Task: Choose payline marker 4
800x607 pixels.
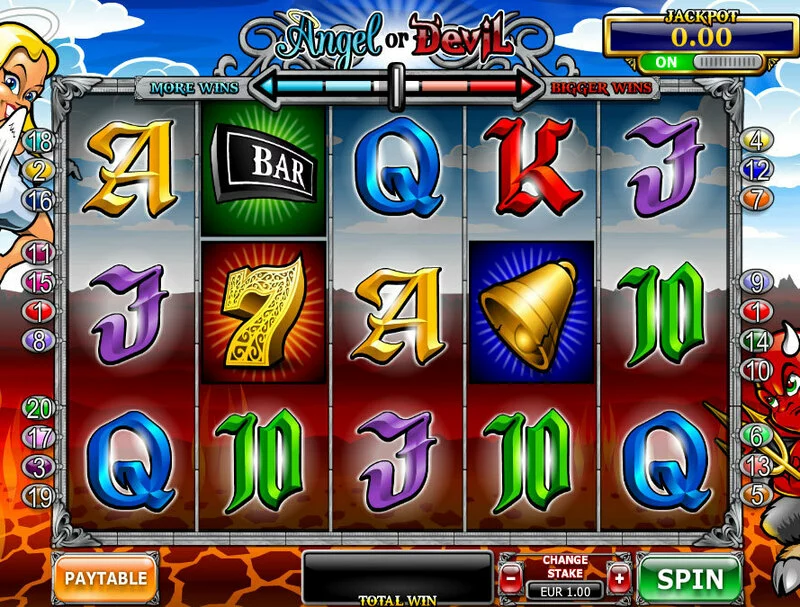Action: [x=756, y=141]
